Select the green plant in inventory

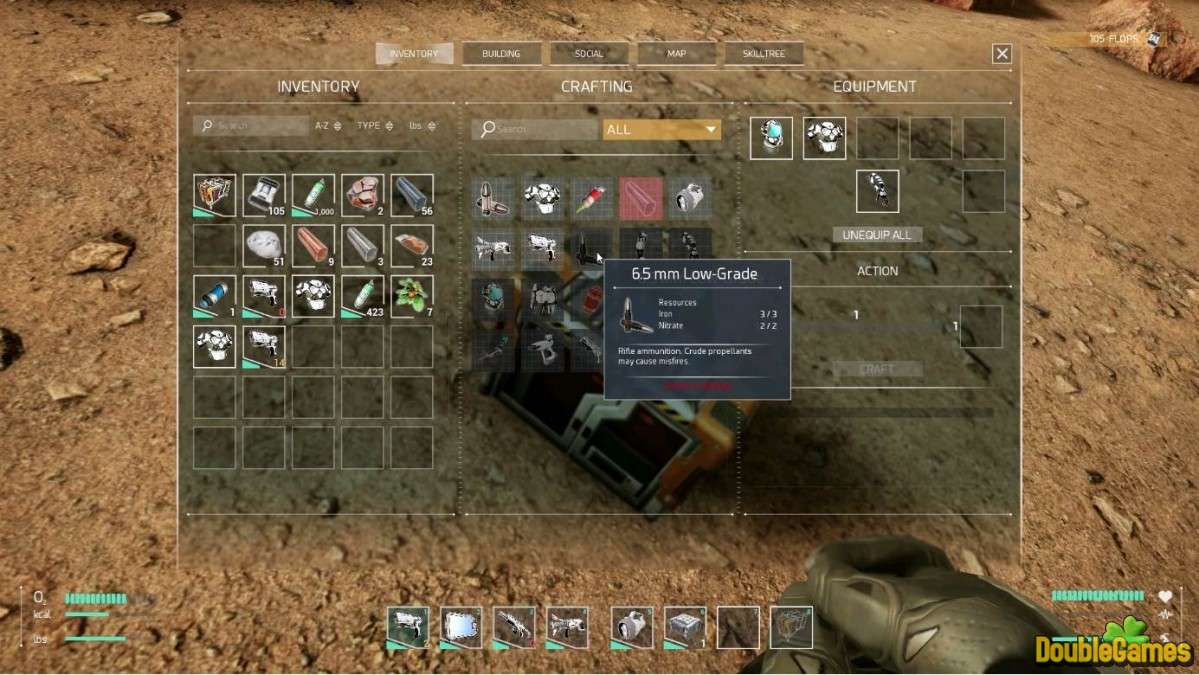coord(412,296)
